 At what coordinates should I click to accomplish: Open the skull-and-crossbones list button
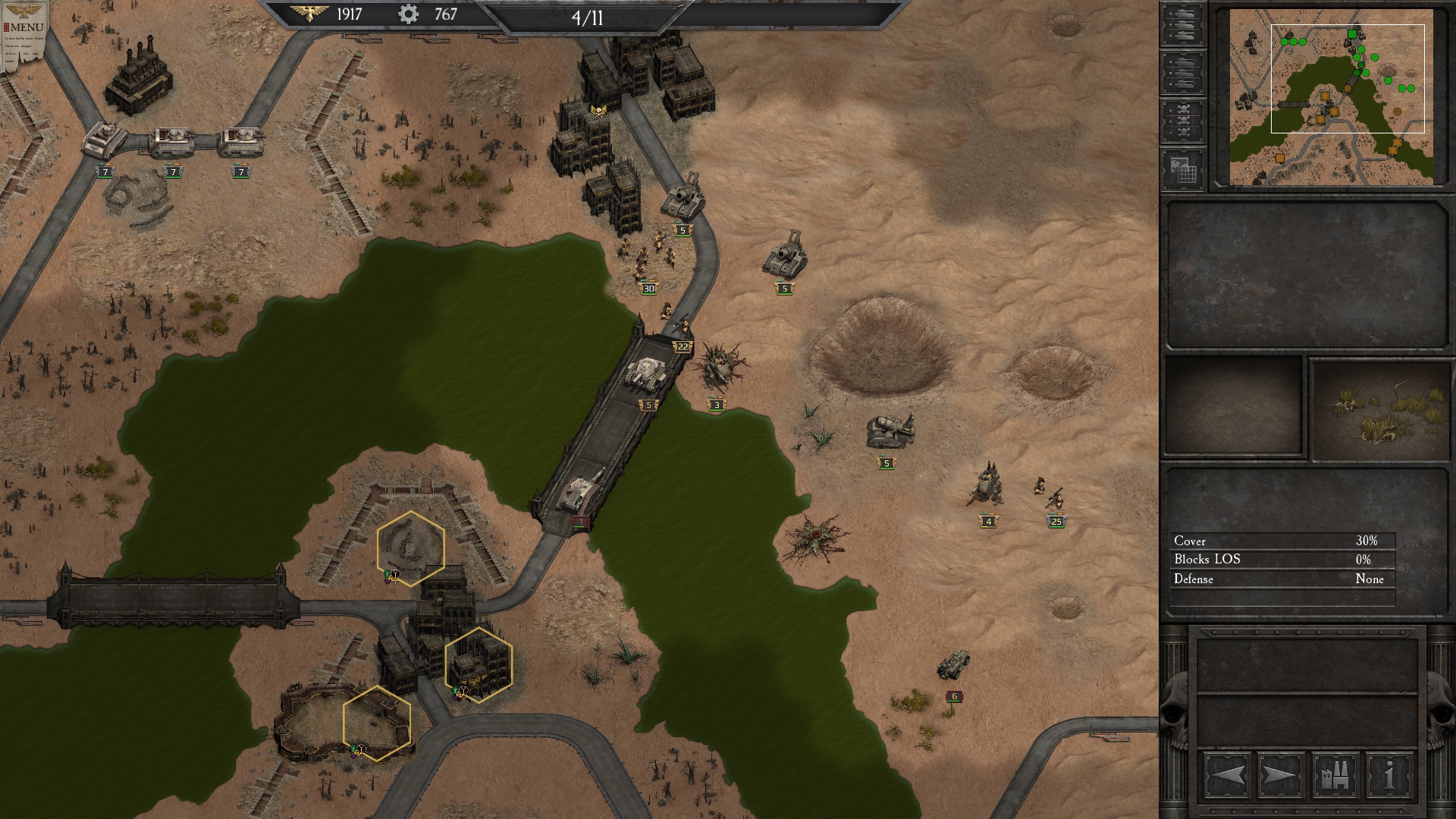(1182, 121)
